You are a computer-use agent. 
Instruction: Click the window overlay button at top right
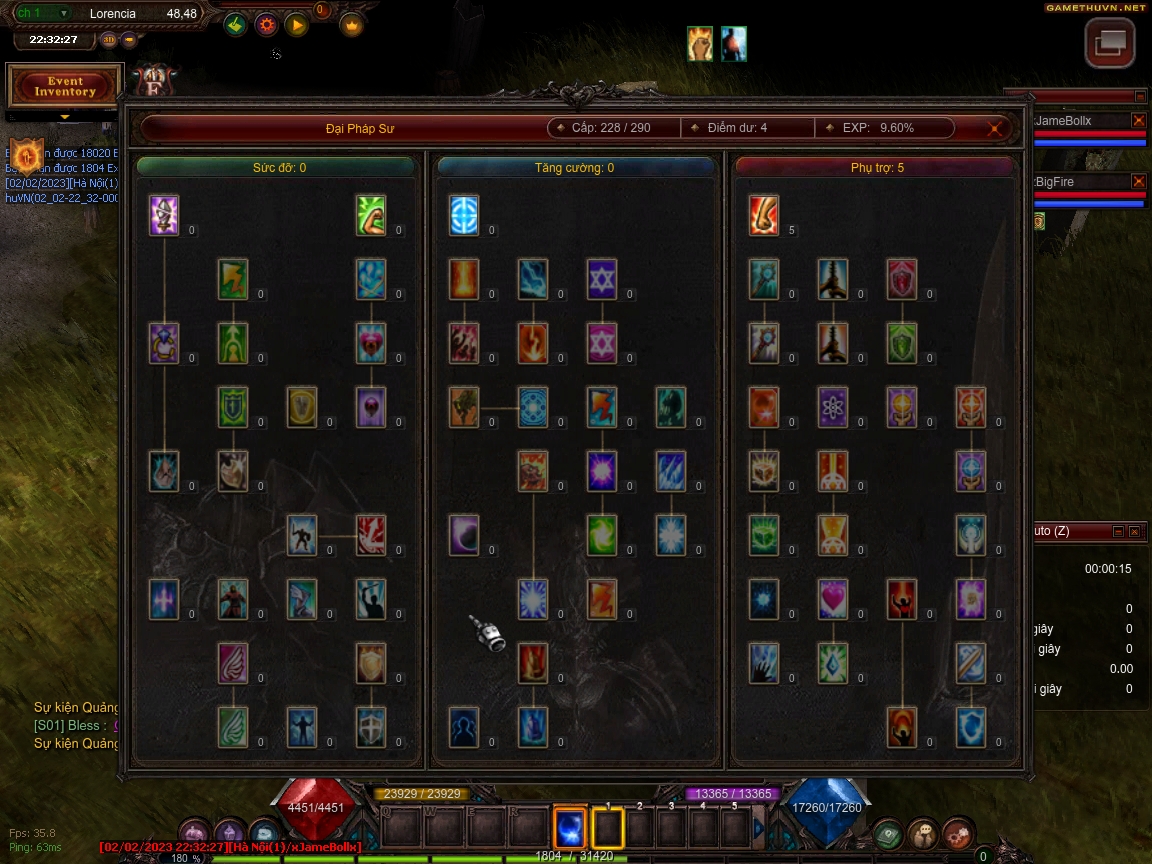[1110, 43]
